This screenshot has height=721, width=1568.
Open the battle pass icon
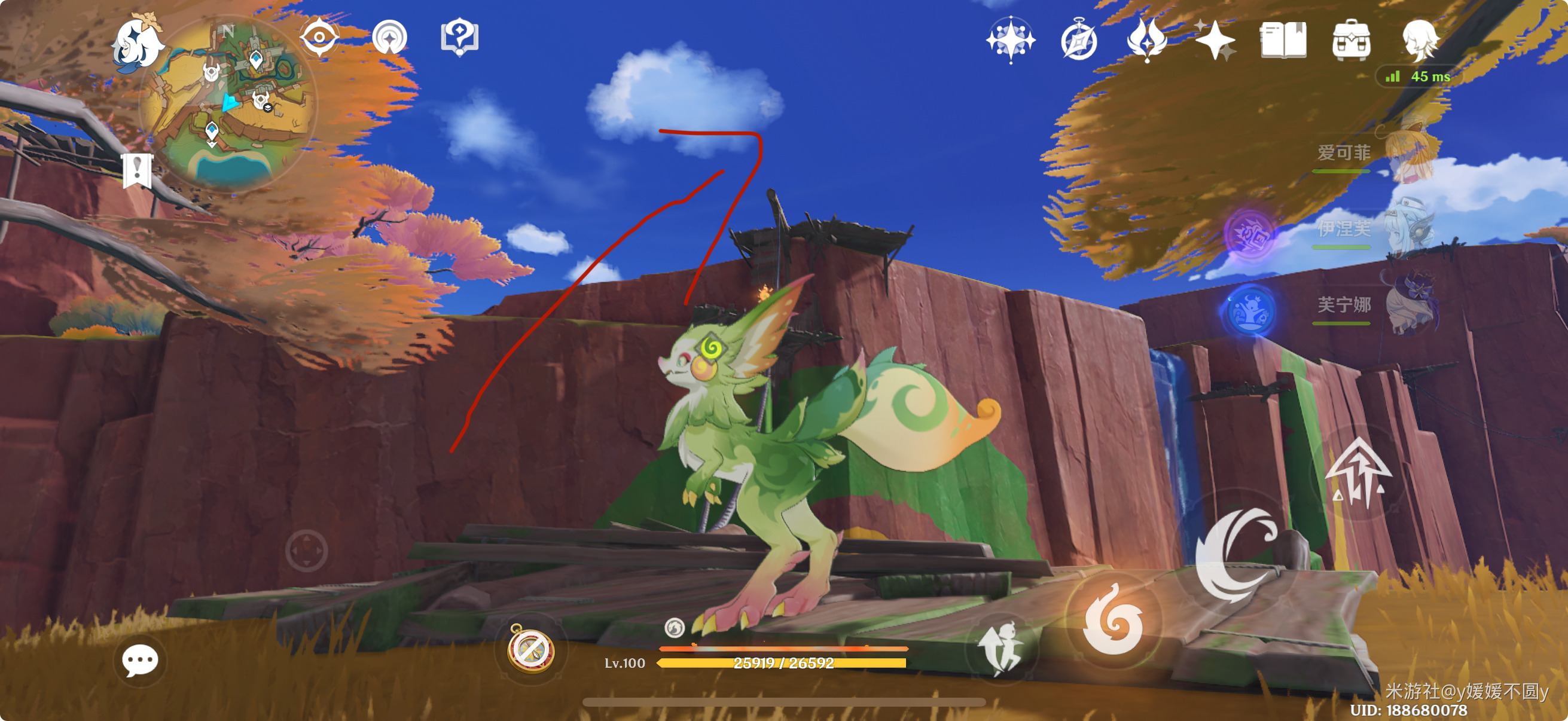1147,40
